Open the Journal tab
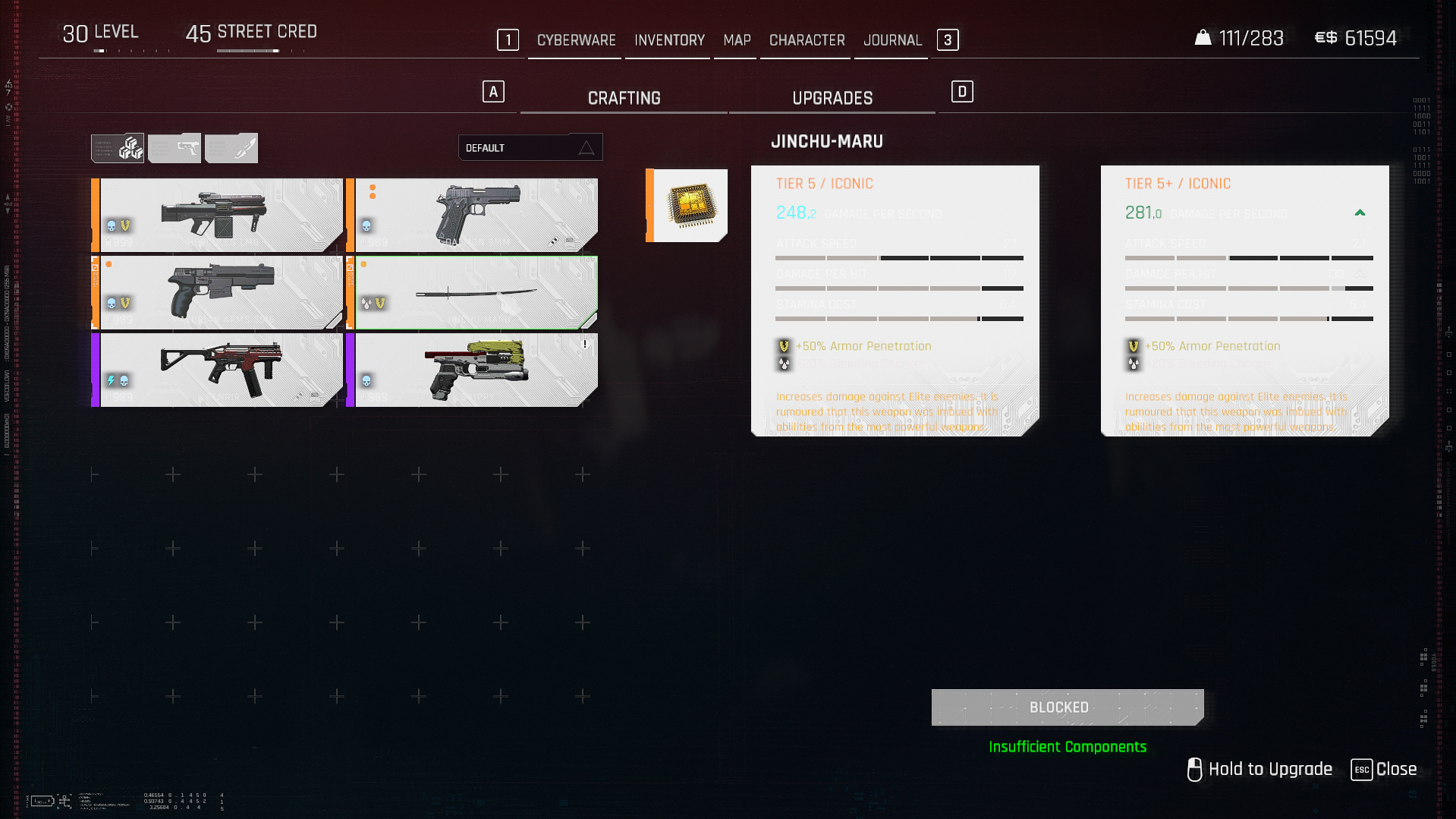 892,40
